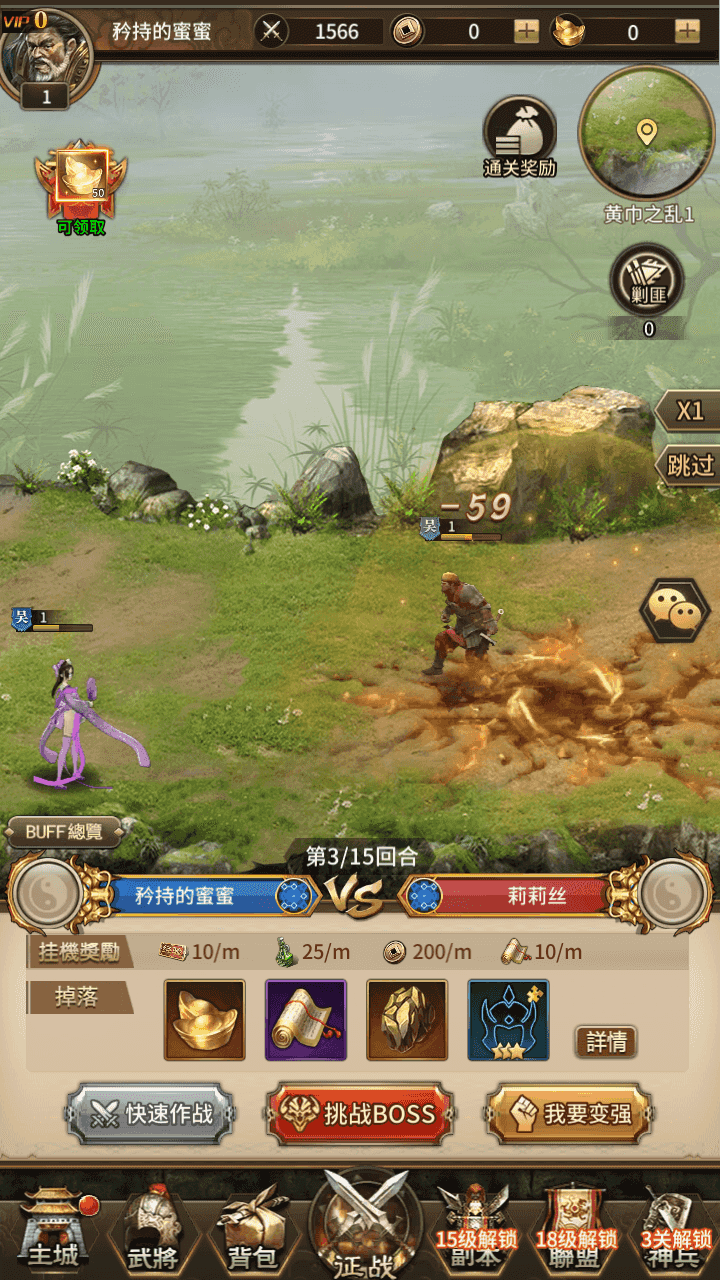Skip the battle with 跳过

690,465
